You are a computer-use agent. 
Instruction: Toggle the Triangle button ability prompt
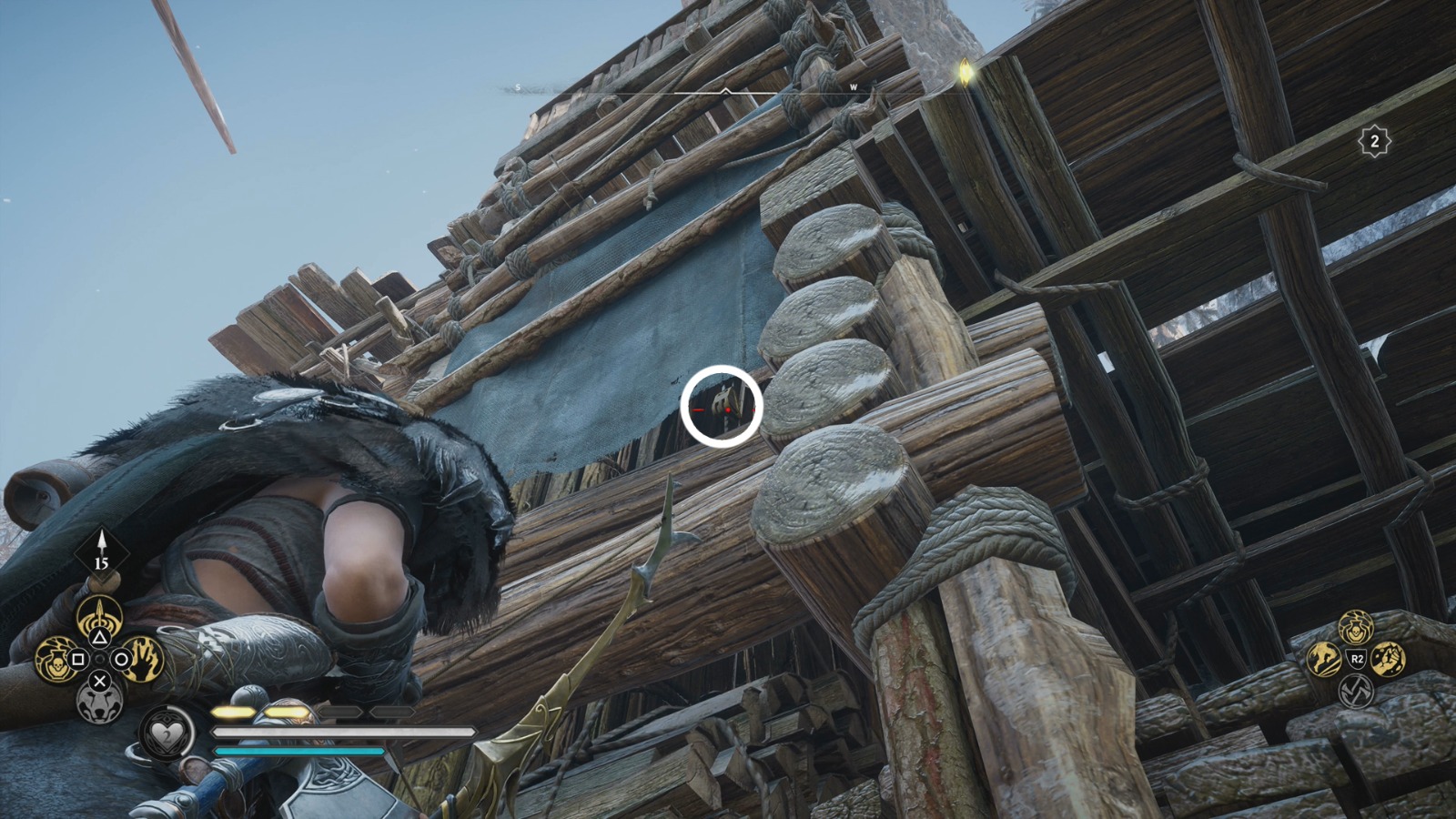tap(100, 637)
